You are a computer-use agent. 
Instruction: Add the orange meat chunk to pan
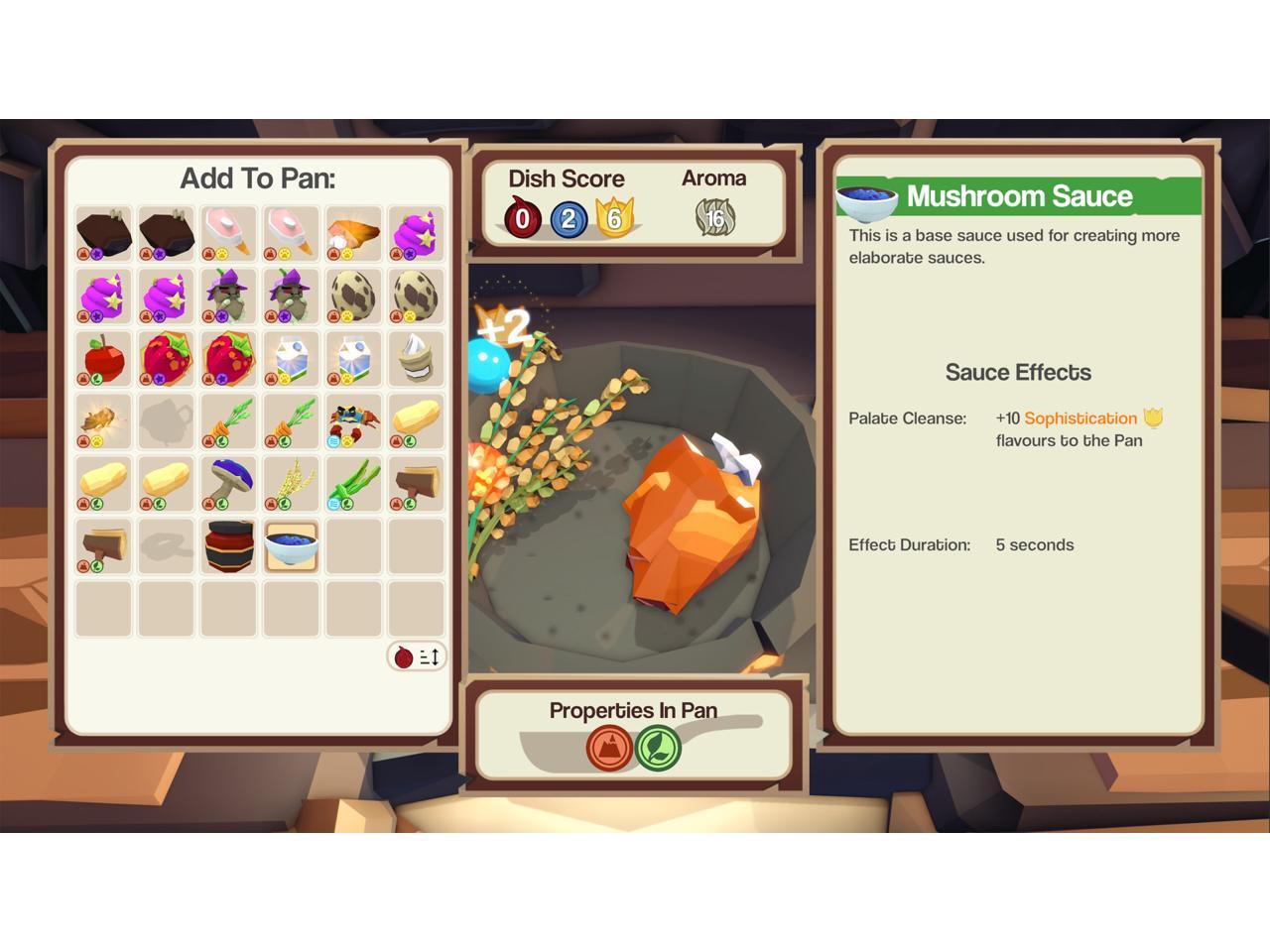[353, 233]
